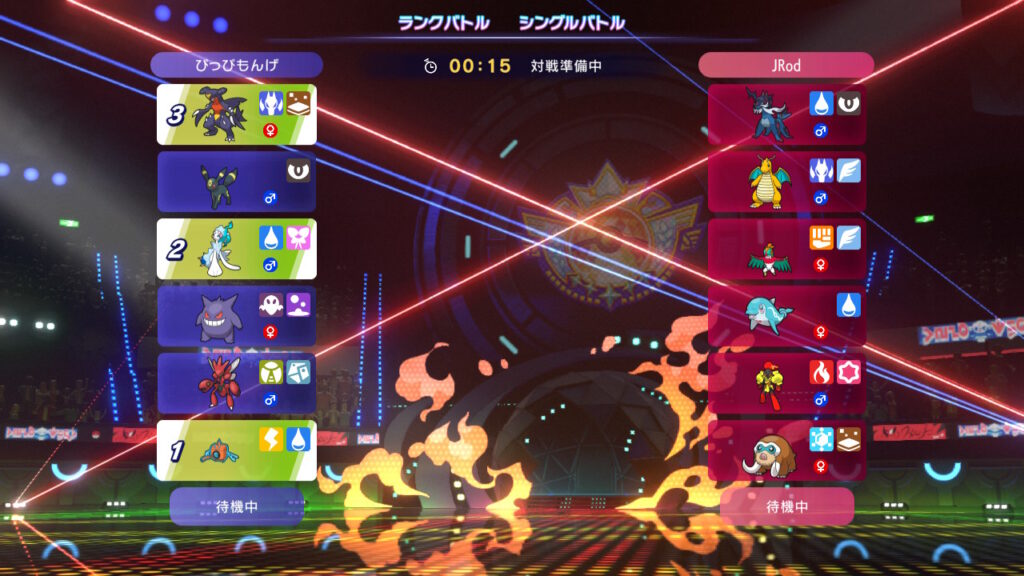Inspect the opponent's Hawlucha panel
Screen dimensions: 1024x576
786,248
